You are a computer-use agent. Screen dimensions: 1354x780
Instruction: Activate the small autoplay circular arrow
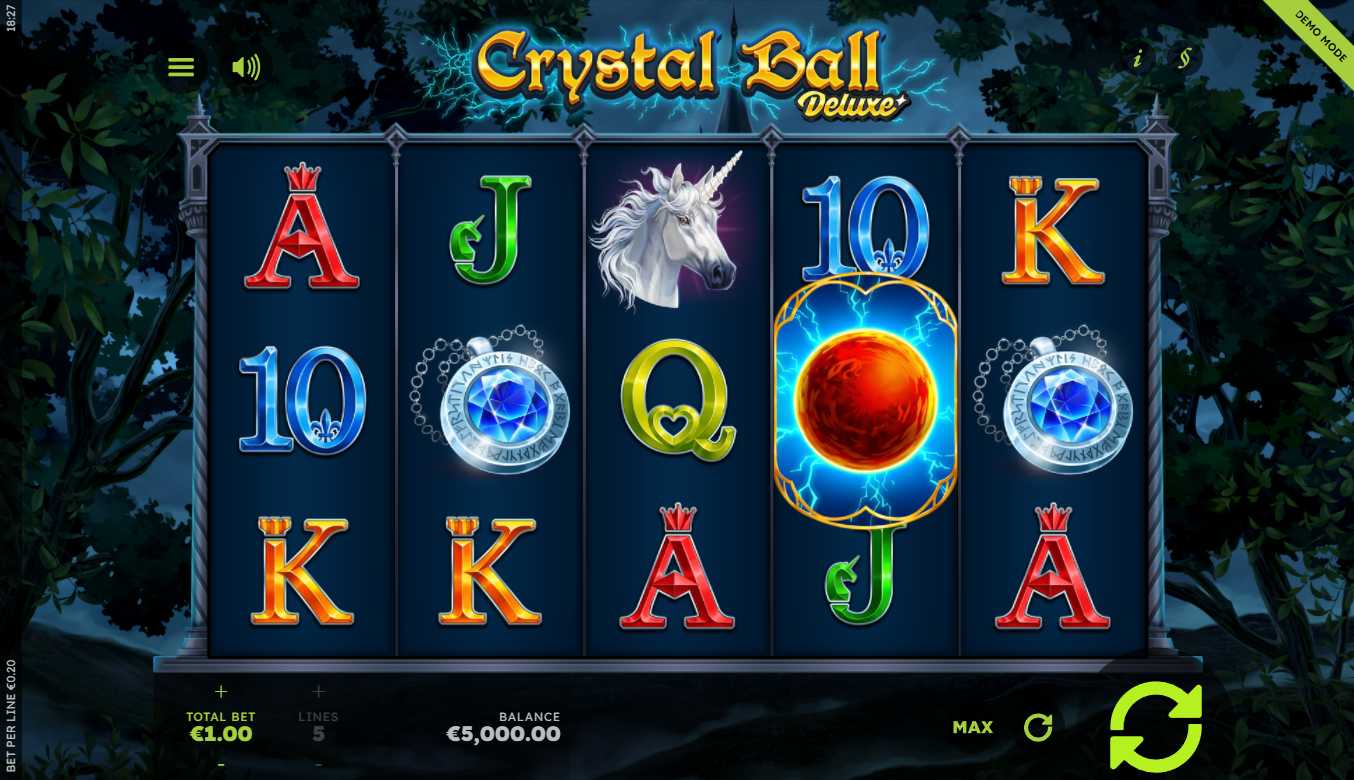point(1038,727)
